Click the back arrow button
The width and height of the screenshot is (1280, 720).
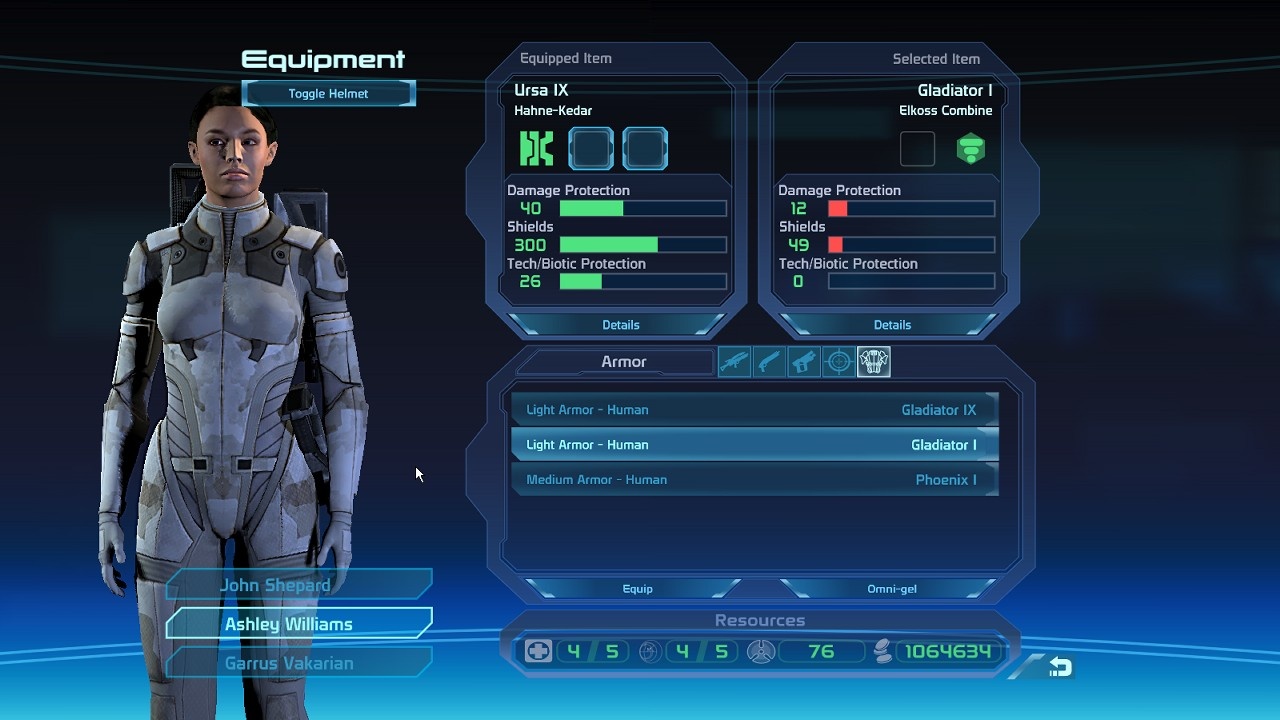[x=1060, y=667]
